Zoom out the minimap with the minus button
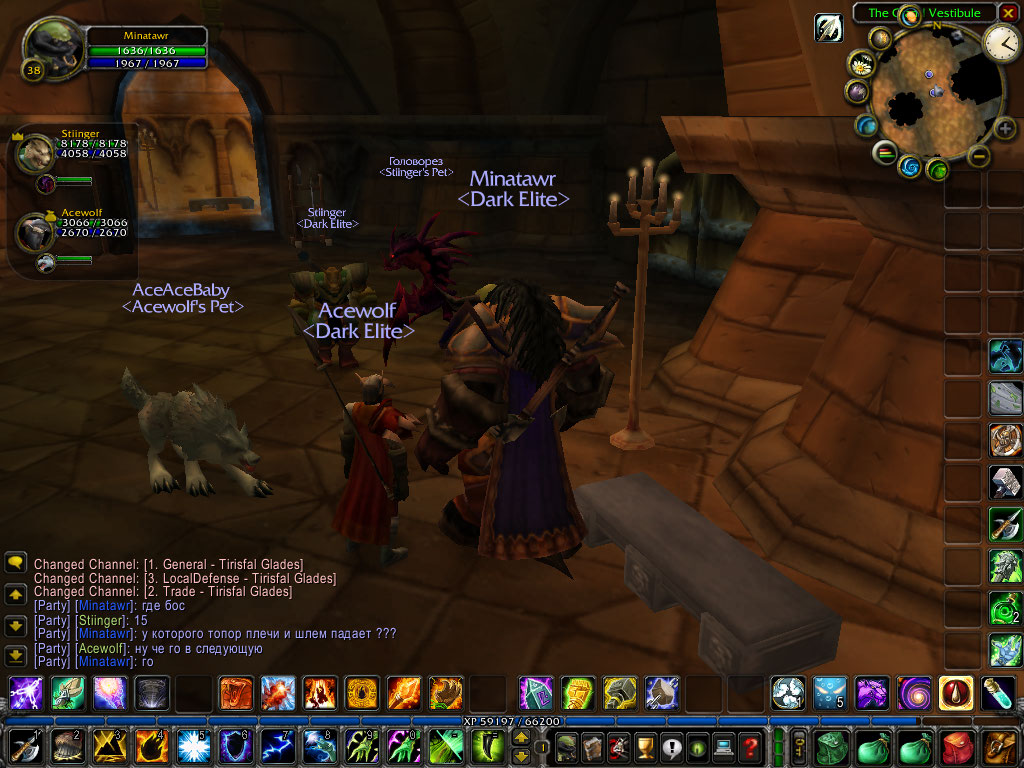Viewport: 1024px width, 768px height. coord(980,155)
